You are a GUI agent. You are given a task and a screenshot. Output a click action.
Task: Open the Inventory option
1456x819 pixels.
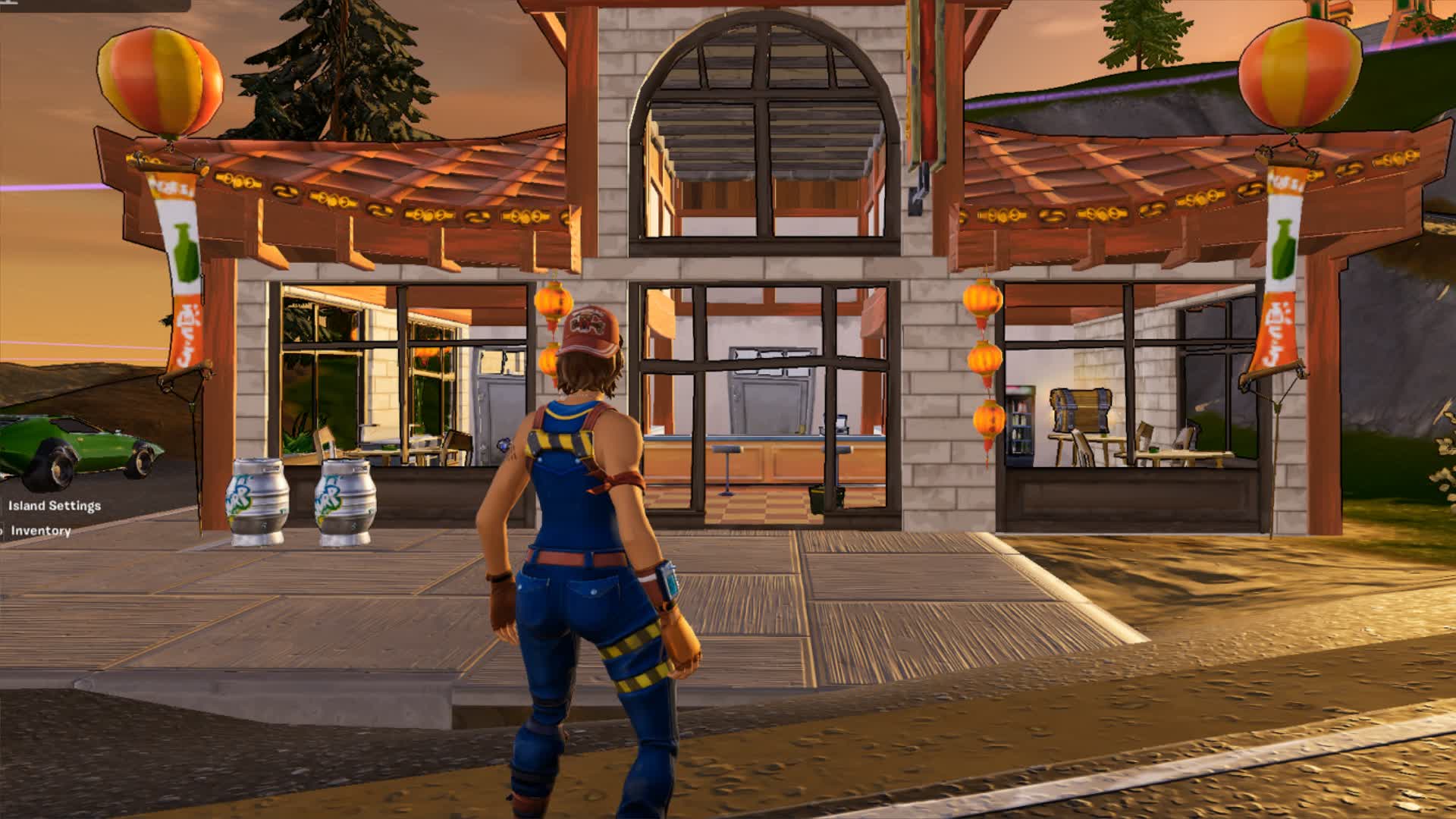point(40,531)
